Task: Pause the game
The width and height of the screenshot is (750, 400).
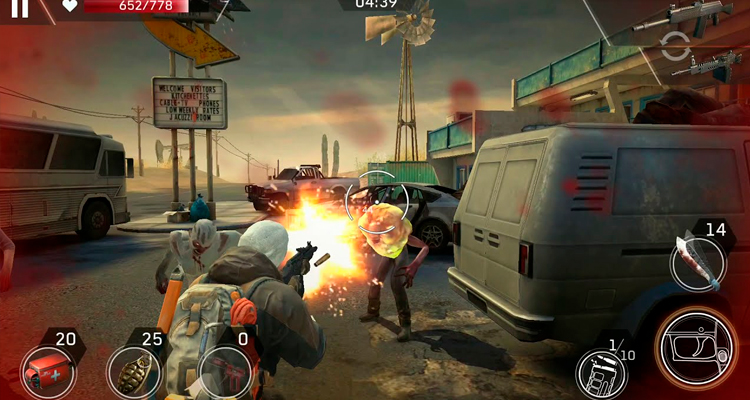Action: [19, 10]
